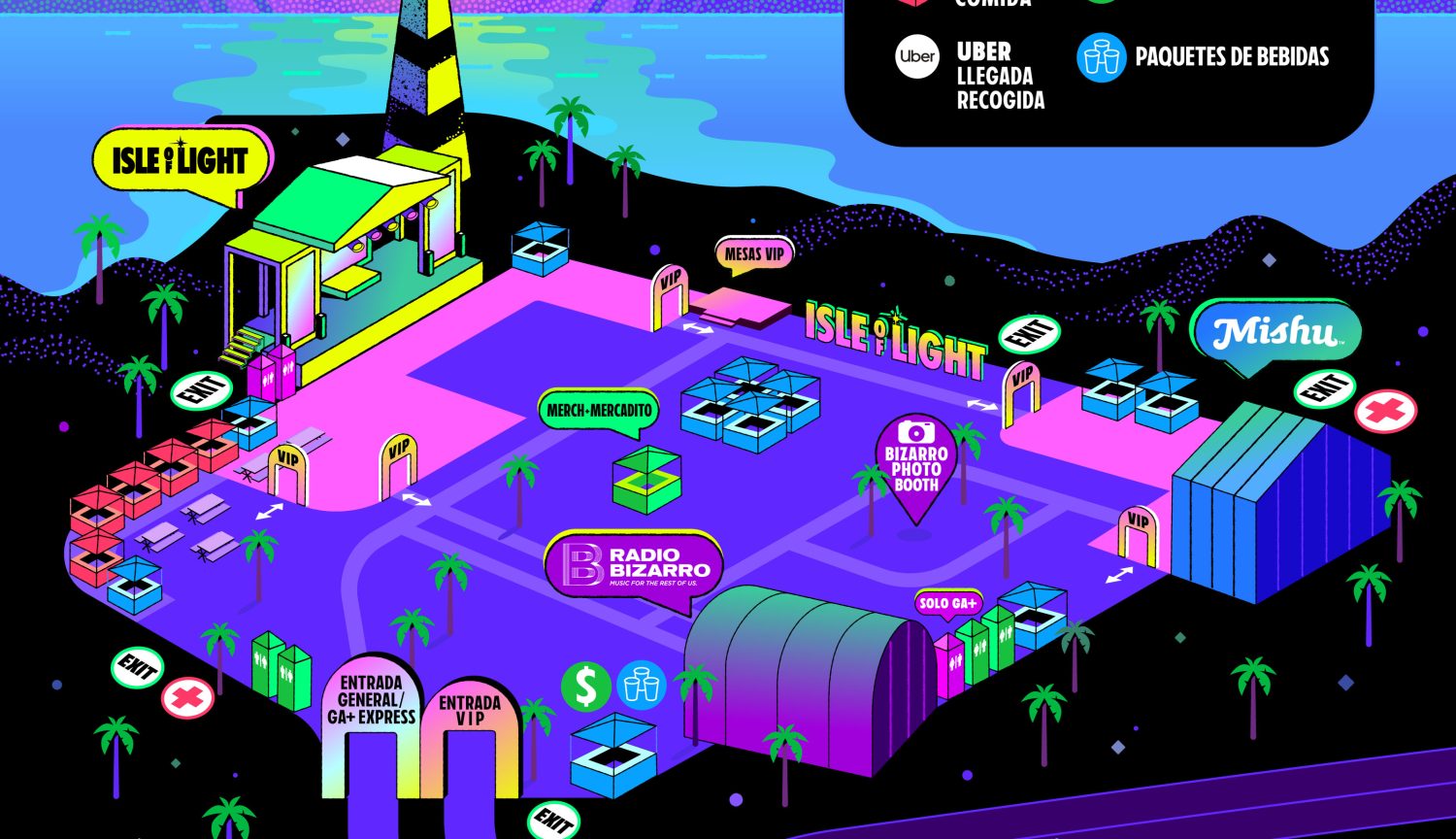Select the Entrada VIP gate

(x=470, y=711)
